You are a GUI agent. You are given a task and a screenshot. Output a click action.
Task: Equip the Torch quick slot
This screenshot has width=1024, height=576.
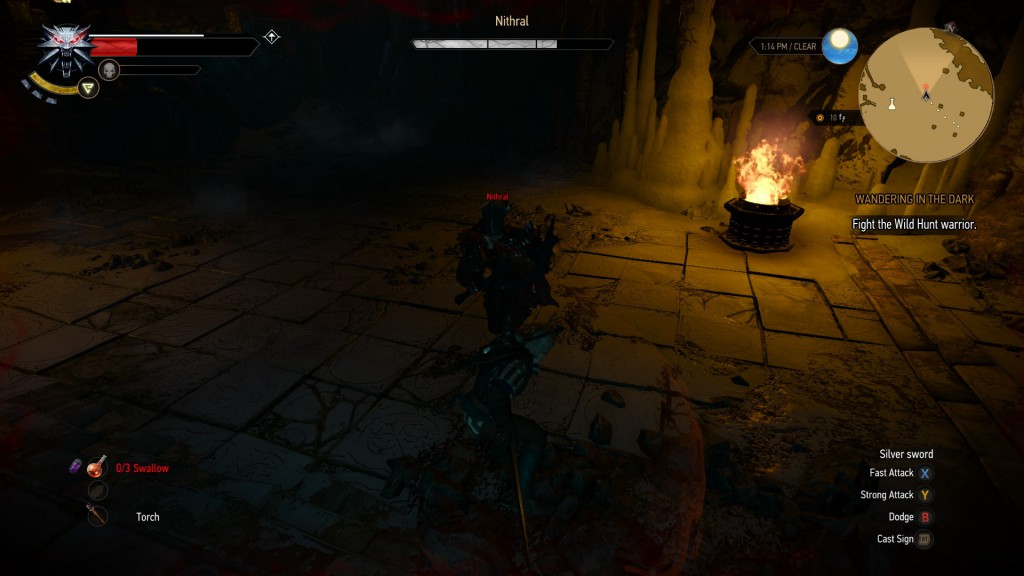coord(97,516)
